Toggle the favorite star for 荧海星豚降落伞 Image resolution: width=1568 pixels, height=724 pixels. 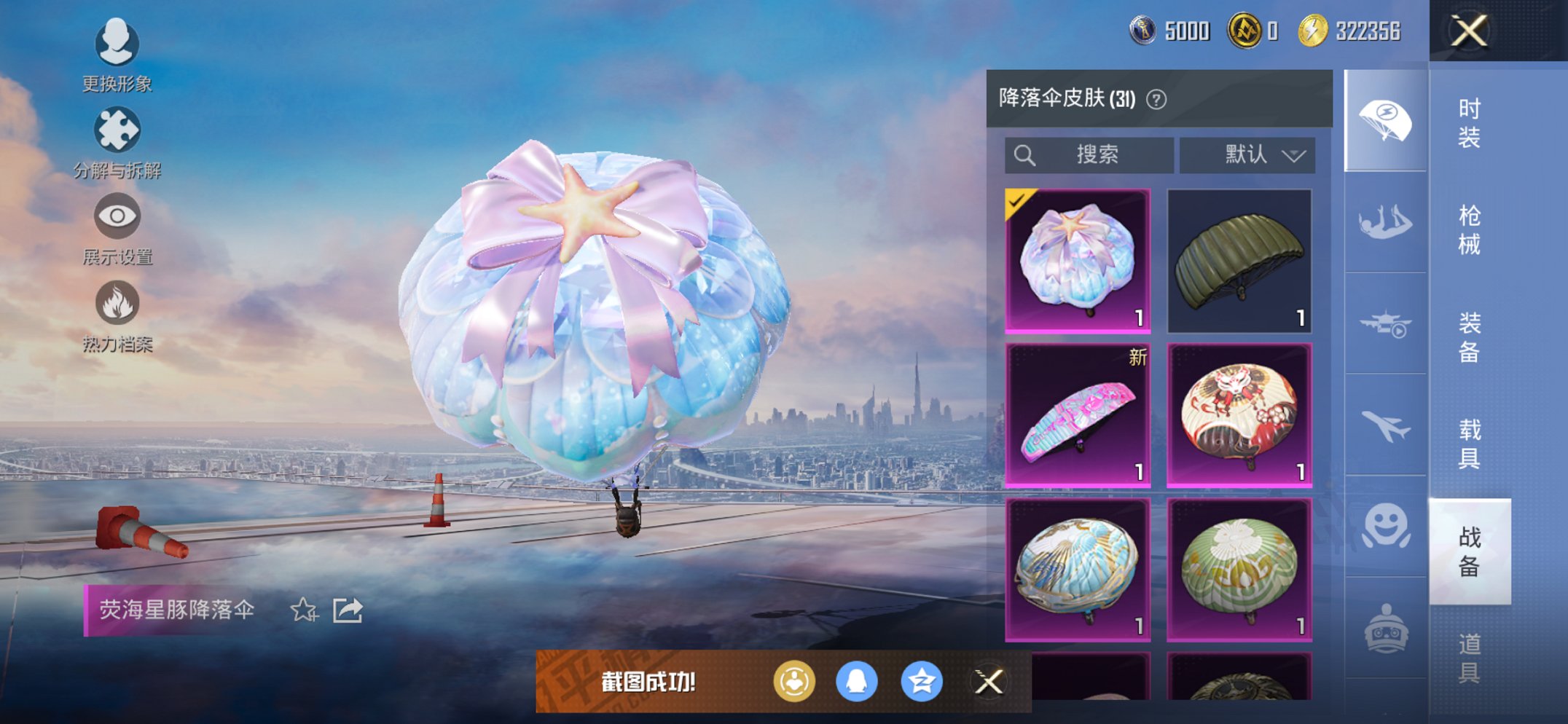[304, 612]
